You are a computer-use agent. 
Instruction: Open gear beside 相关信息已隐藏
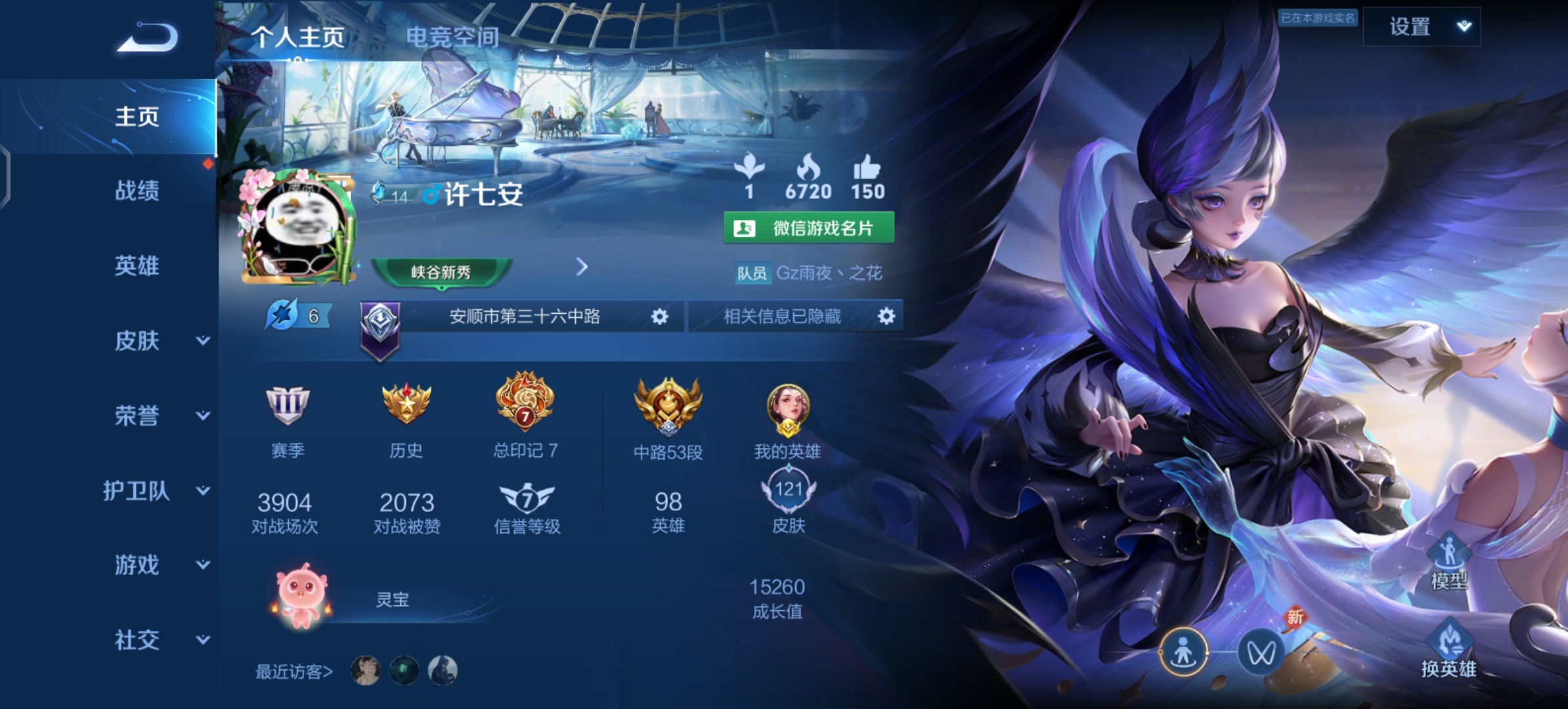pos(887,317)
